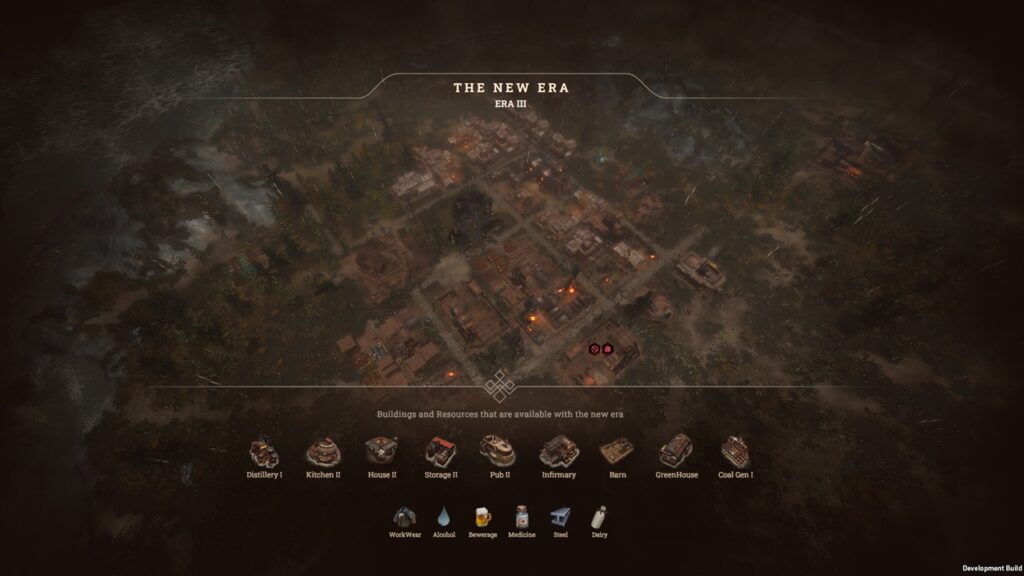
Task: Select the Storage II building icon
Action: click(x=440, y=452)
